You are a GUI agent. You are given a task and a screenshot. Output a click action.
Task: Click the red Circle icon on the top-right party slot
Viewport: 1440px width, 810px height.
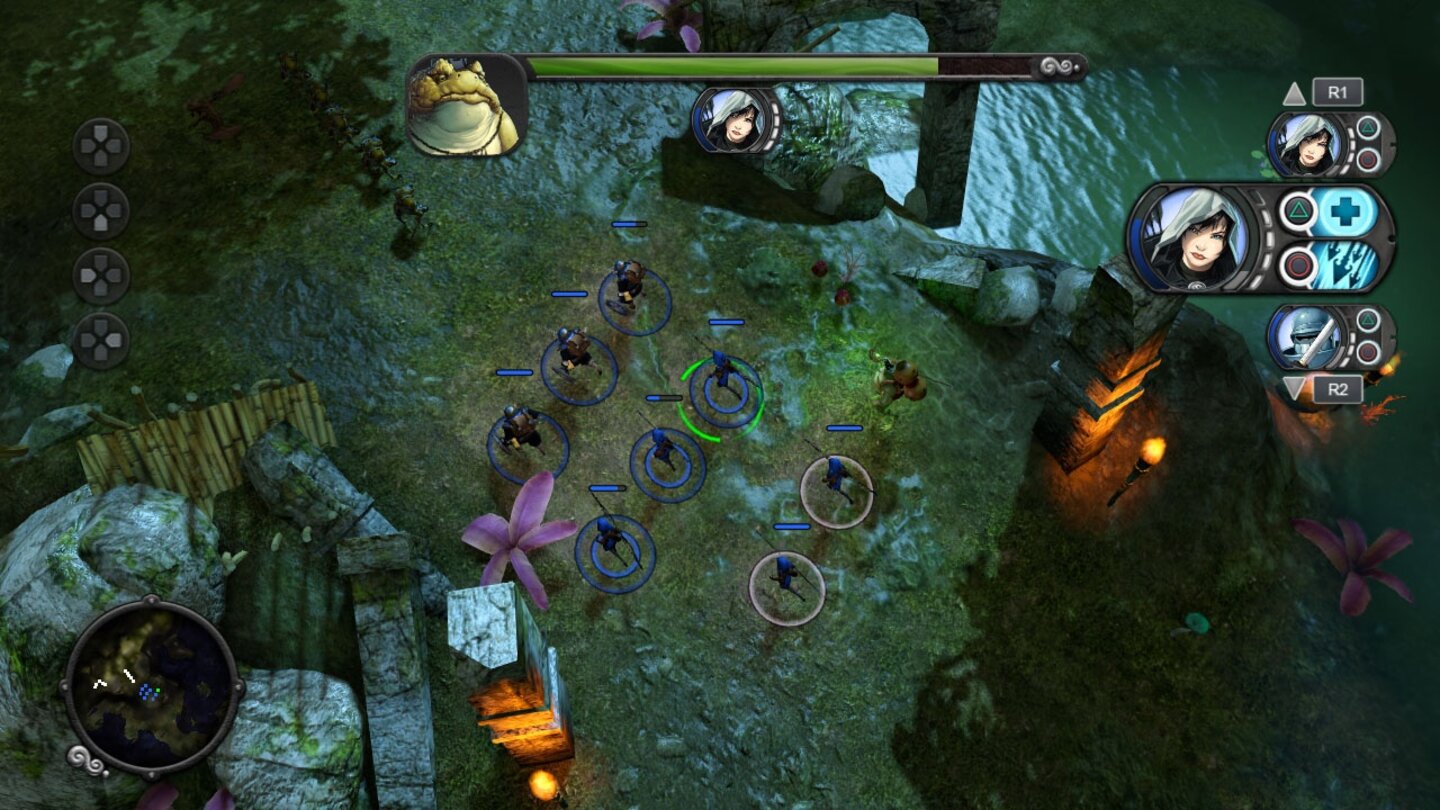[1367, 157]
